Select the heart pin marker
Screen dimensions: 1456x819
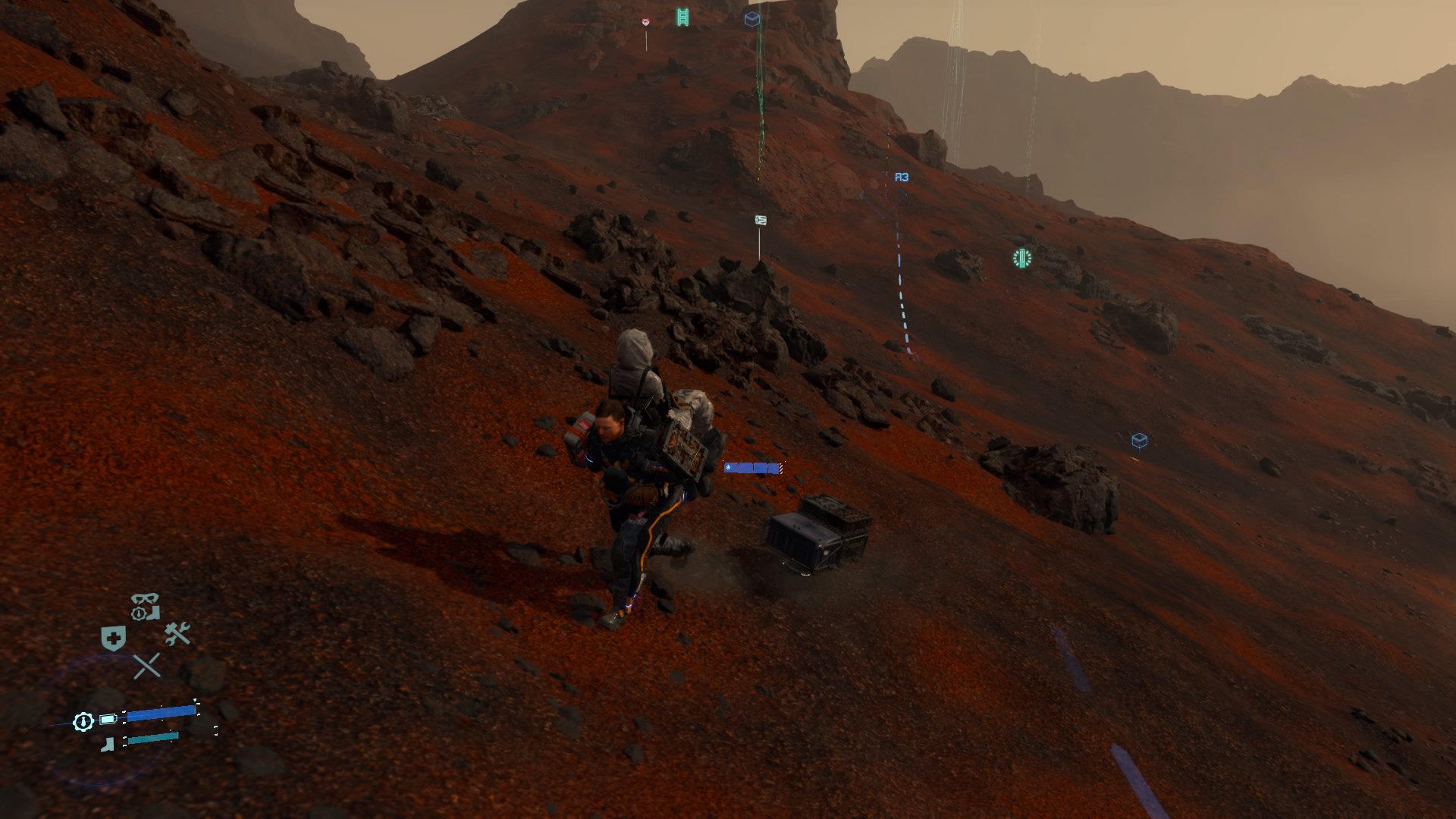click(646, 23)
